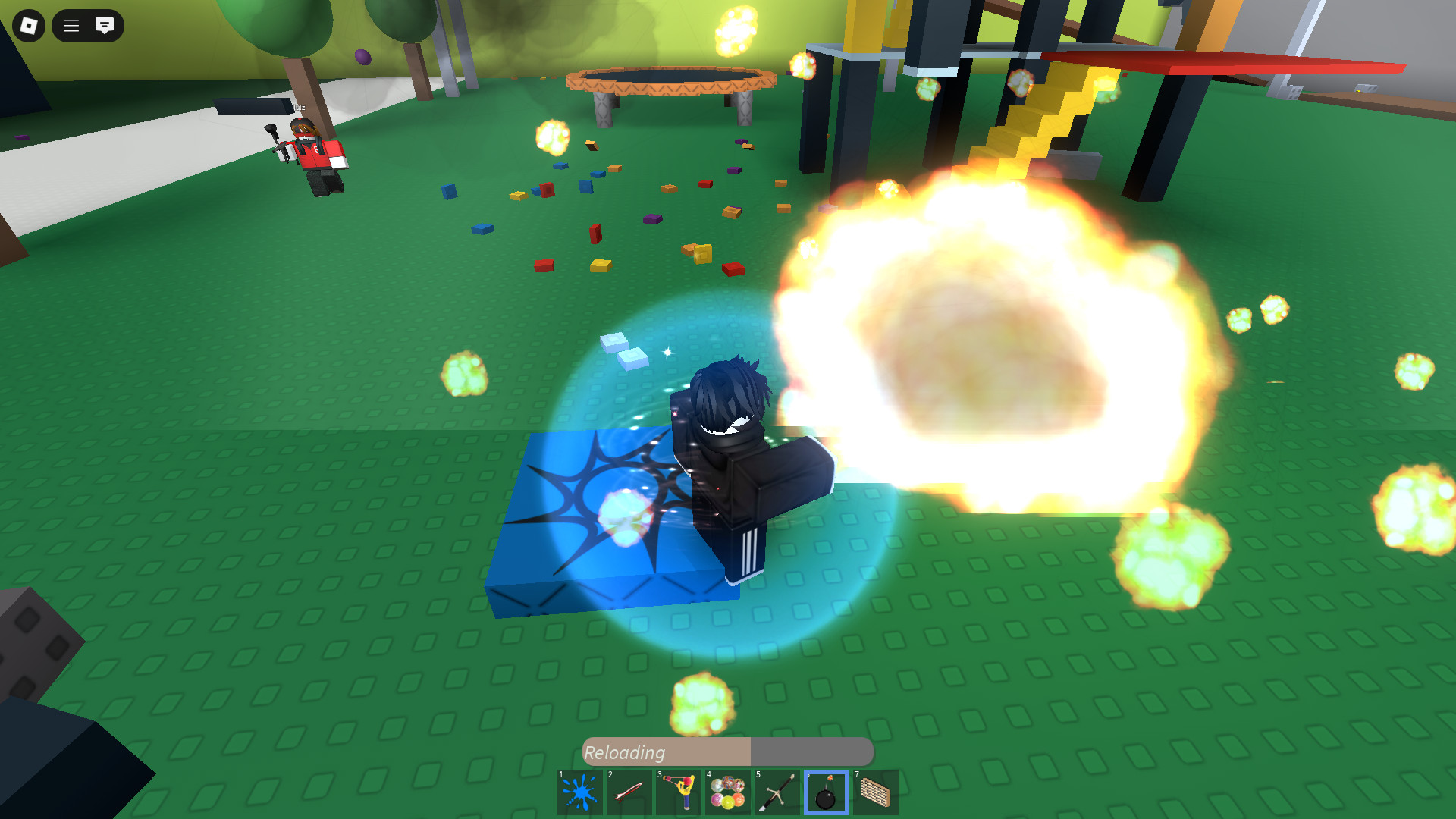Select the blue paint splatter tool in slot 1
This screenshot has width=1456, height=819.
coord(581,792)
